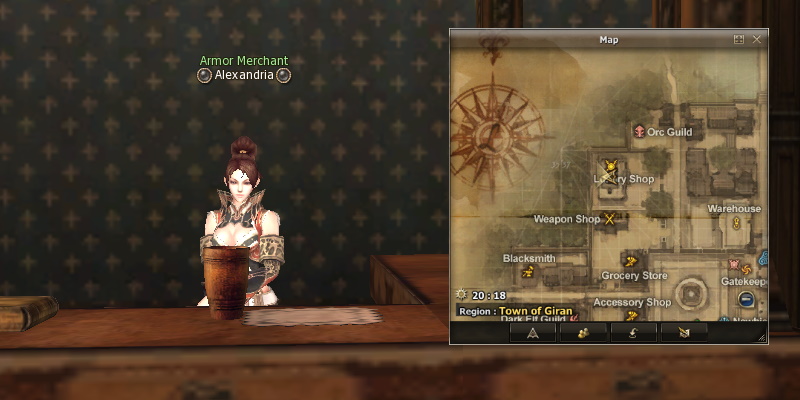The width and height of the screenshot is (800, 400).
Task: Click the curved-arrow map toolbar button
Action: click(633, 333)
